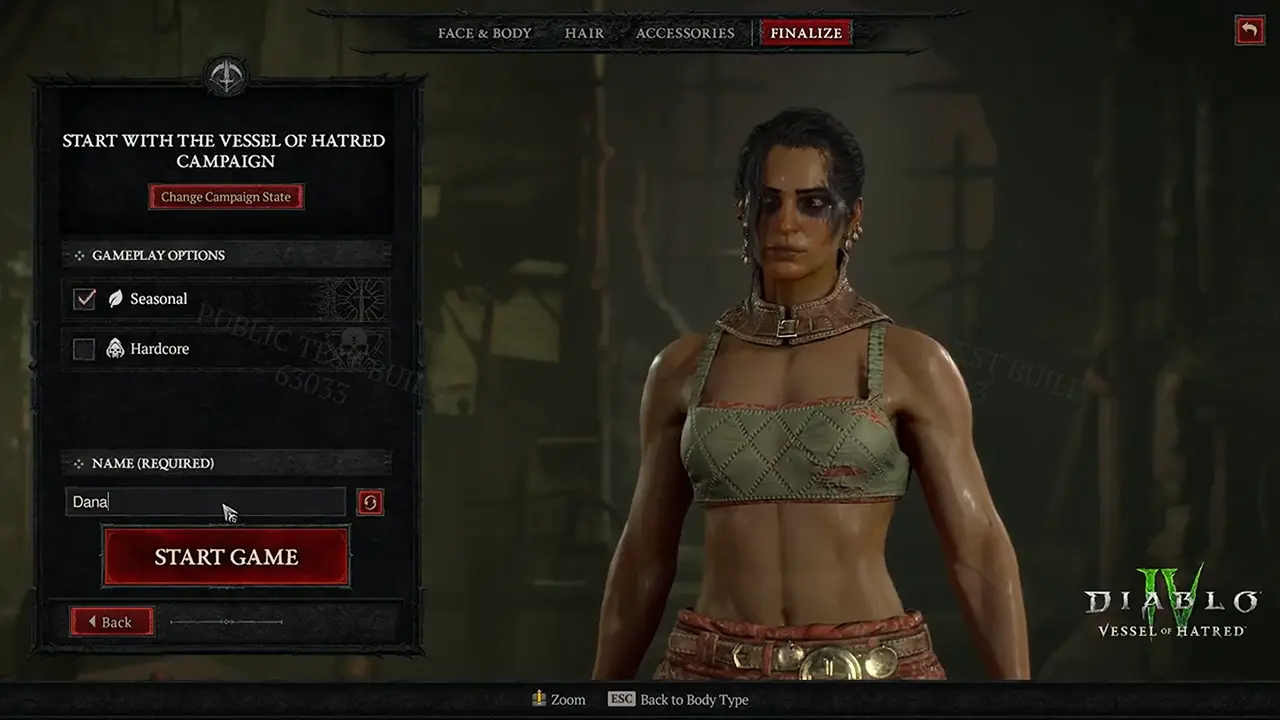This screenshot has width=1280, height=720.
Task: Start the game
Action: pyautogui.click(x=226, y=557)
